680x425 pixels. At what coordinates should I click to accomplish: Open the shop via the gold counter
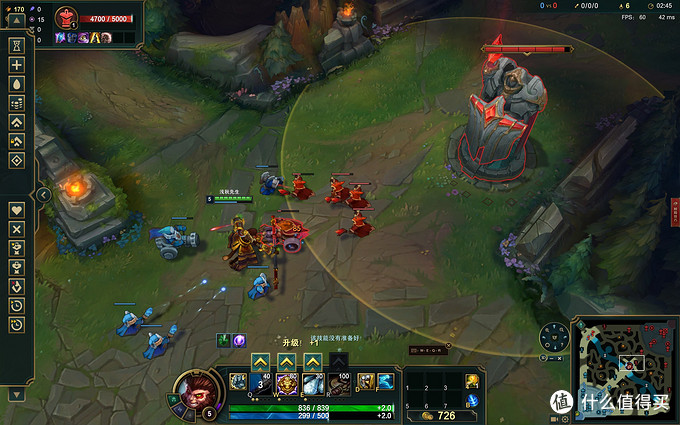pos(440,415)
